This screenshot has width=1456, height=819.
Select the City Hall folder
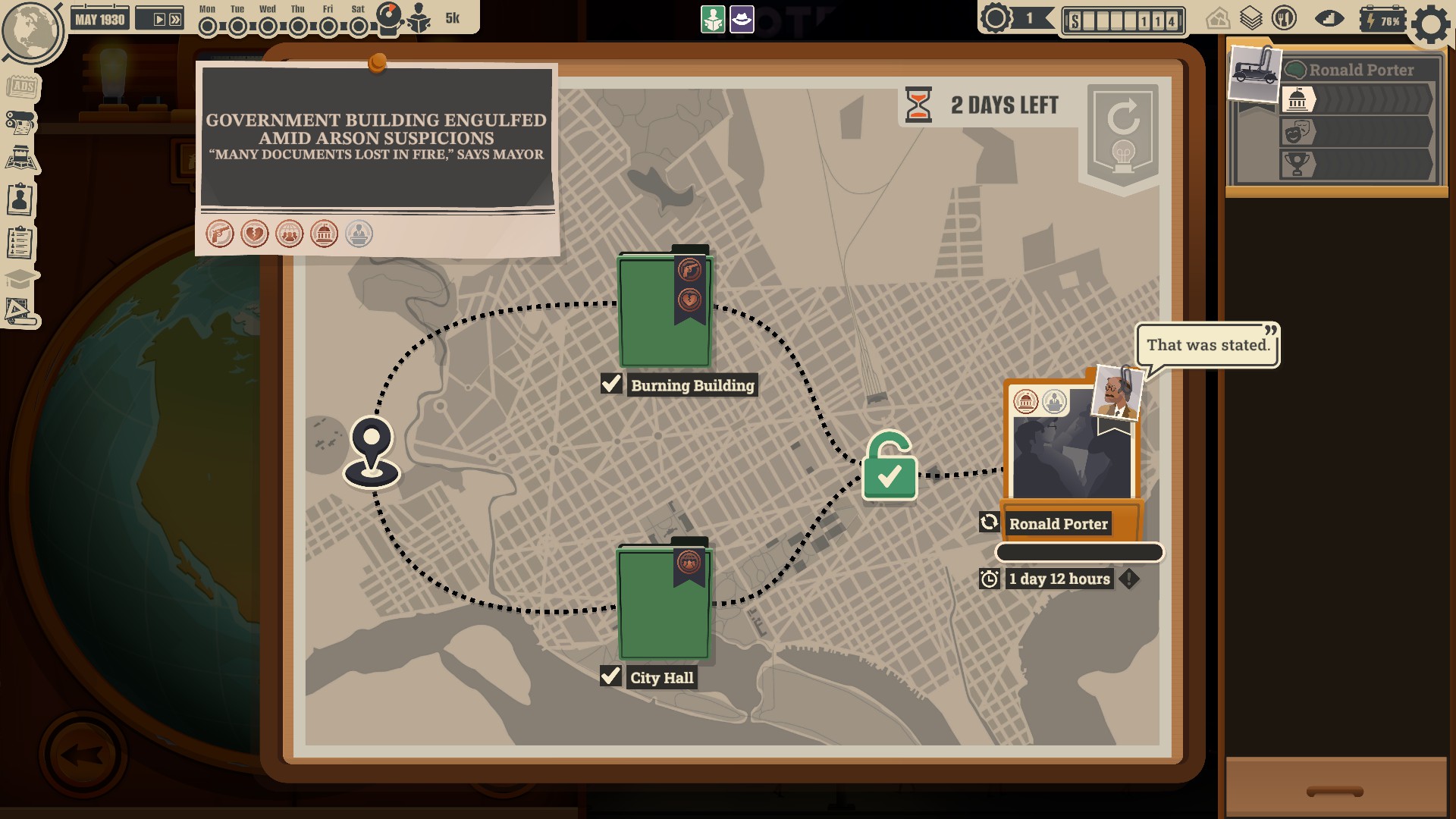(664, 603)
